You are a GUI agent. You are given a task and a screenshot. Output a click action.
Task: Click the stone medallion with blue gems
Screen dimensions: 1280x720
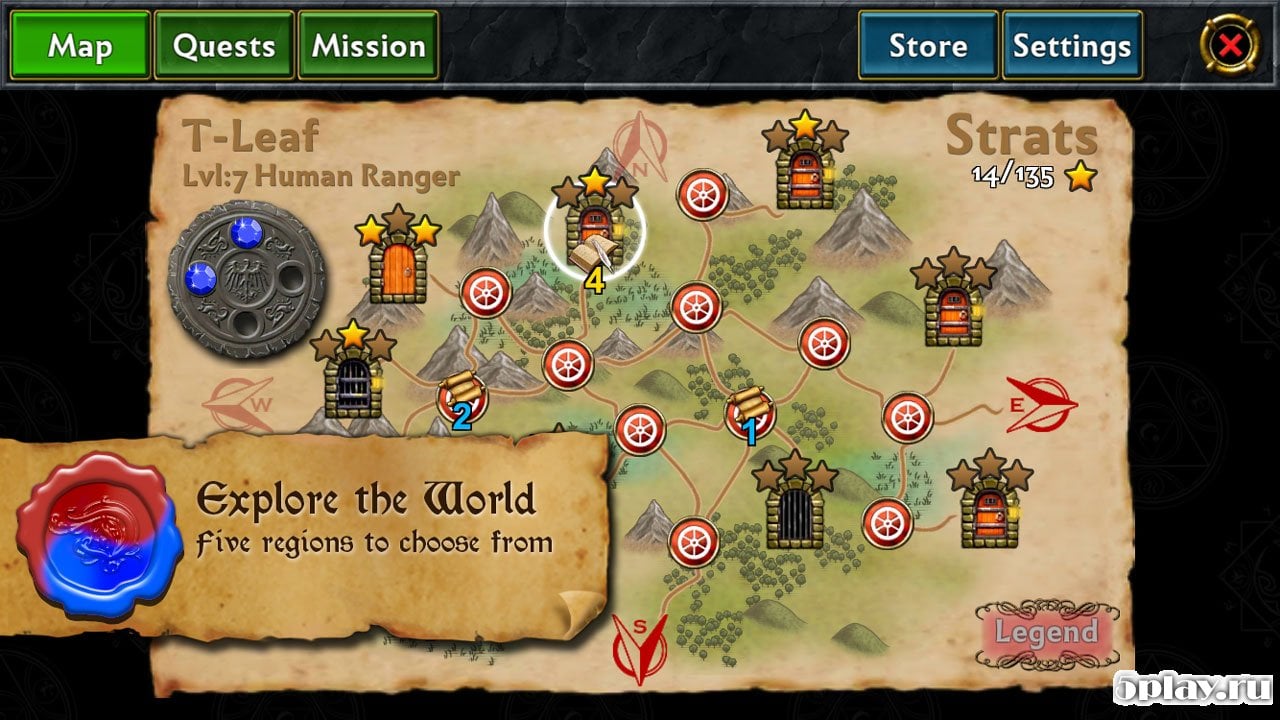pos(247,279)
